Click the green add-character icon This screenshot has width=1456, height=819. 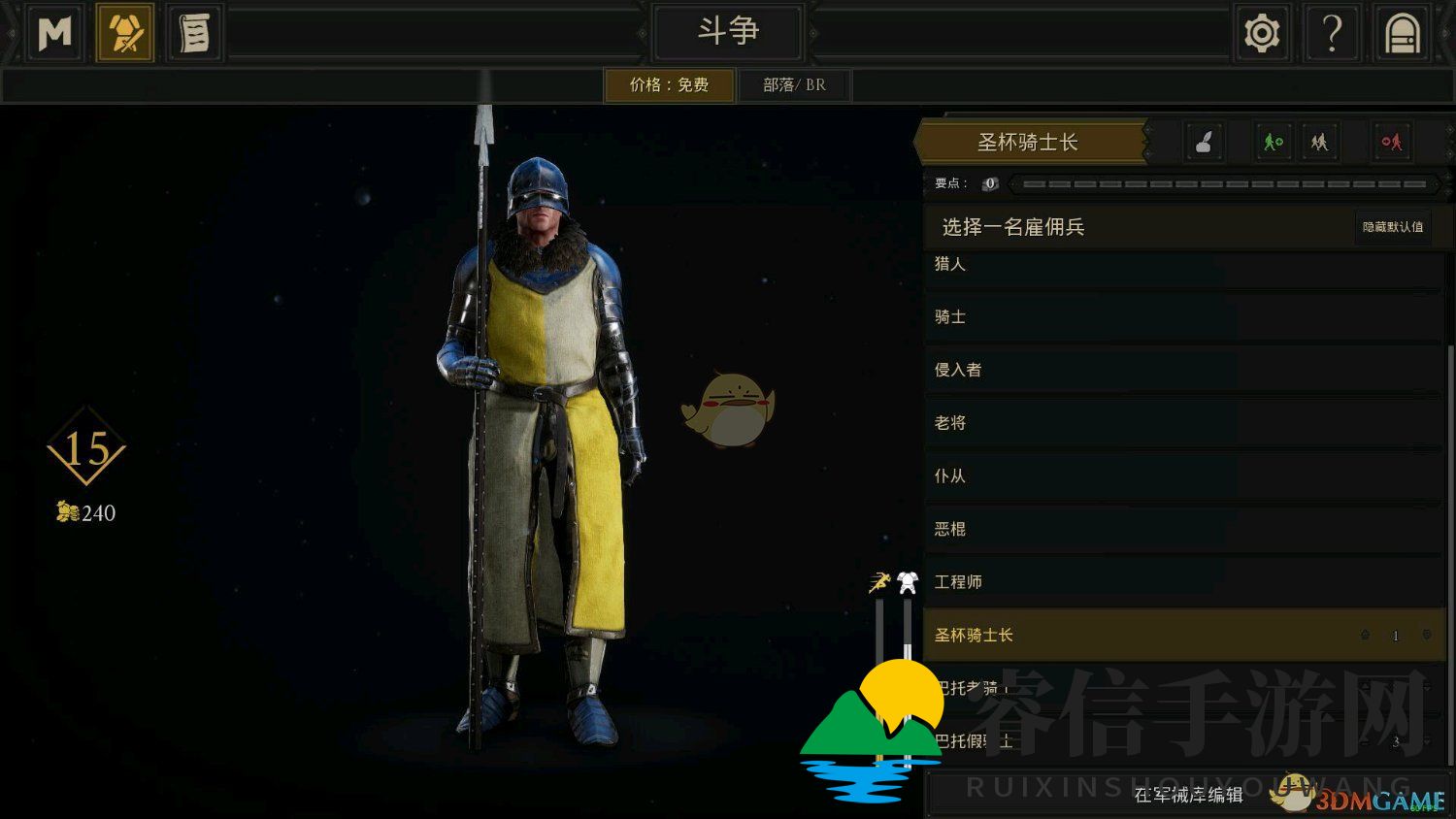[1272, 142]
